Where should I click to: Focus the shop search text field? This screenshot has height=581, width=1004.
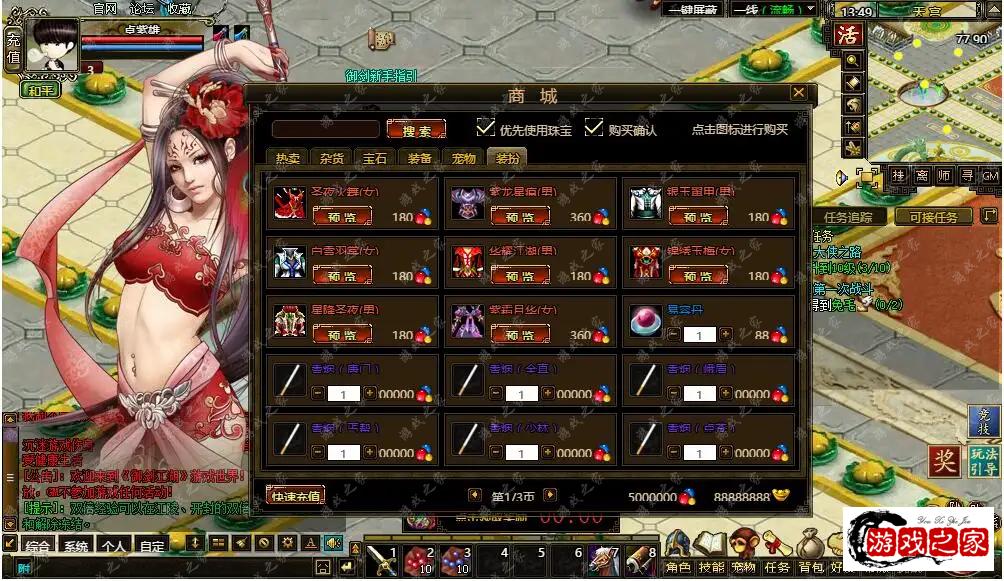[x=326, y=130]
